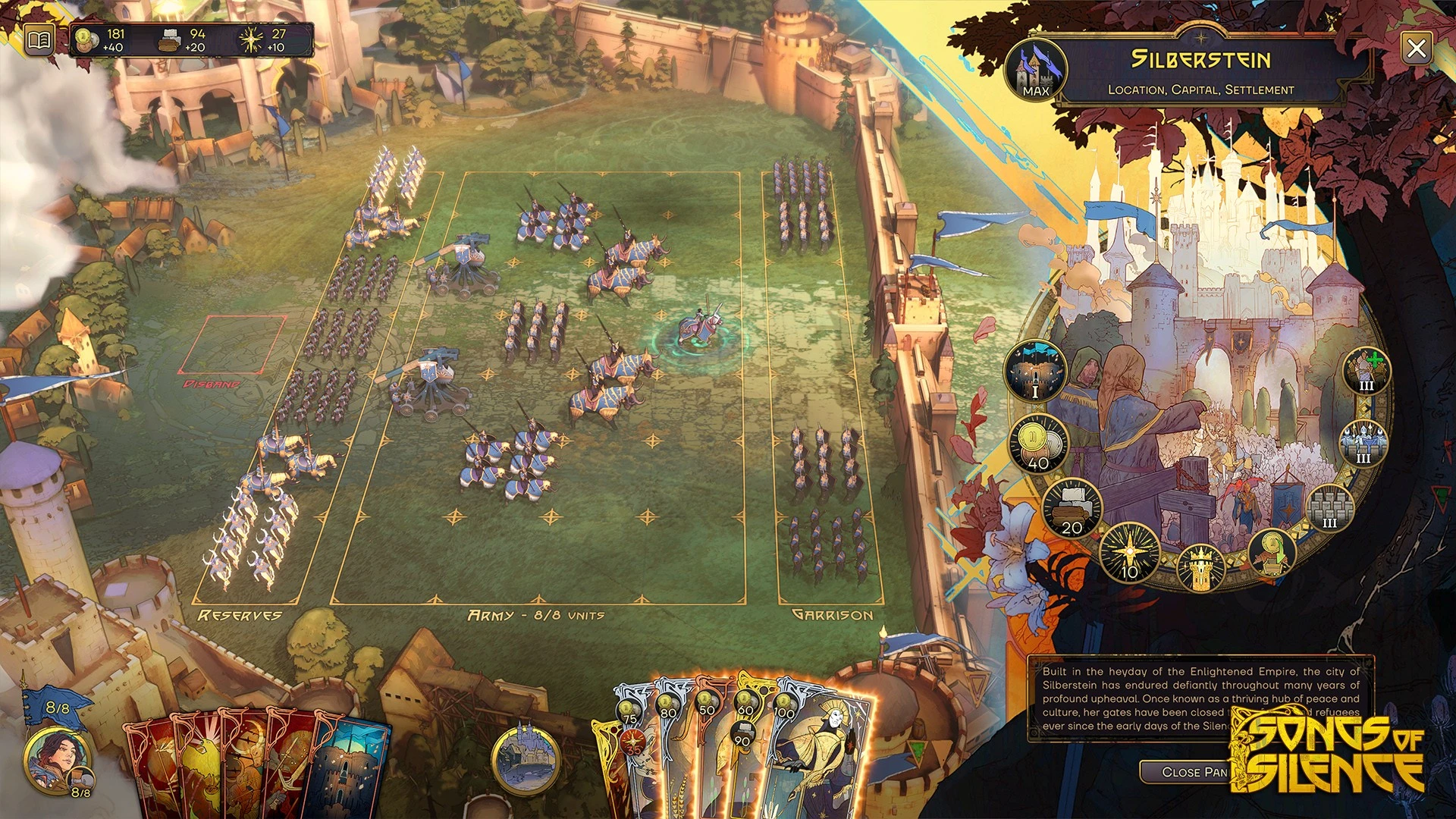Select the coin into chest icon
The width and height of the screenshot is (1456, 819).
tap(1272, 551)
